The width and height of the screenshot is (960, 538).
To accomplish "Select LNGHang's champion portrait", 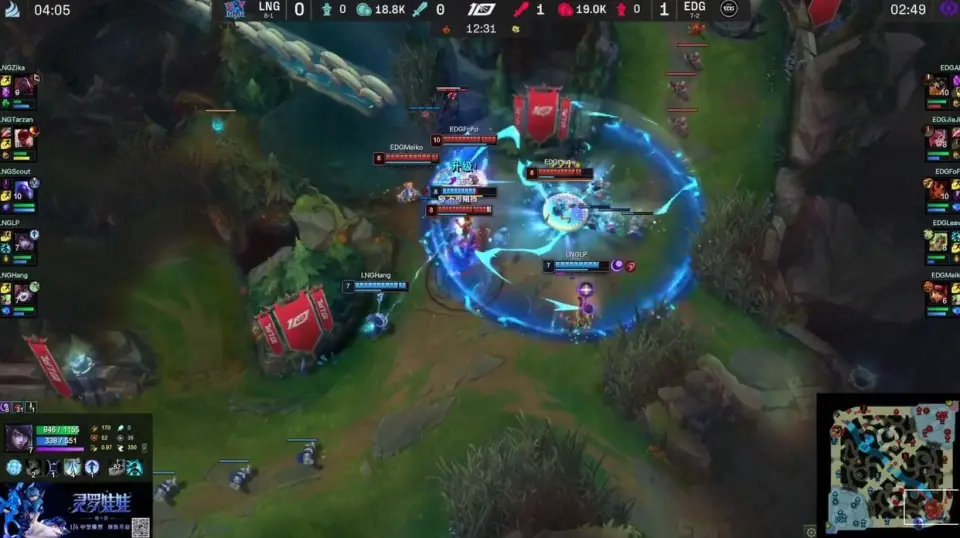I will point(24,293).
